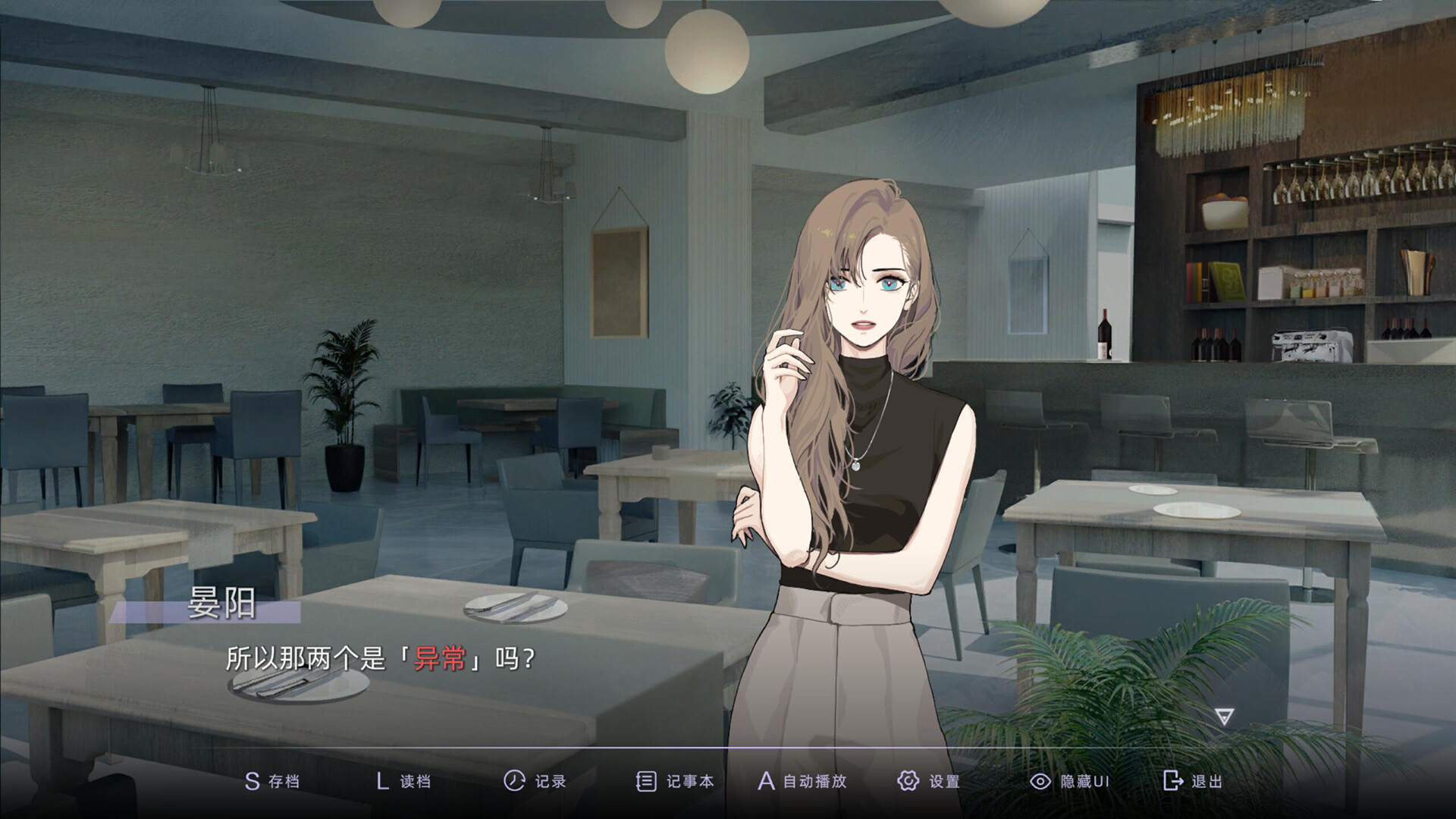Select 退出 from the bottom menu bar
This screenshot has height=819, width=1456.
click(x=1194, y=780)
